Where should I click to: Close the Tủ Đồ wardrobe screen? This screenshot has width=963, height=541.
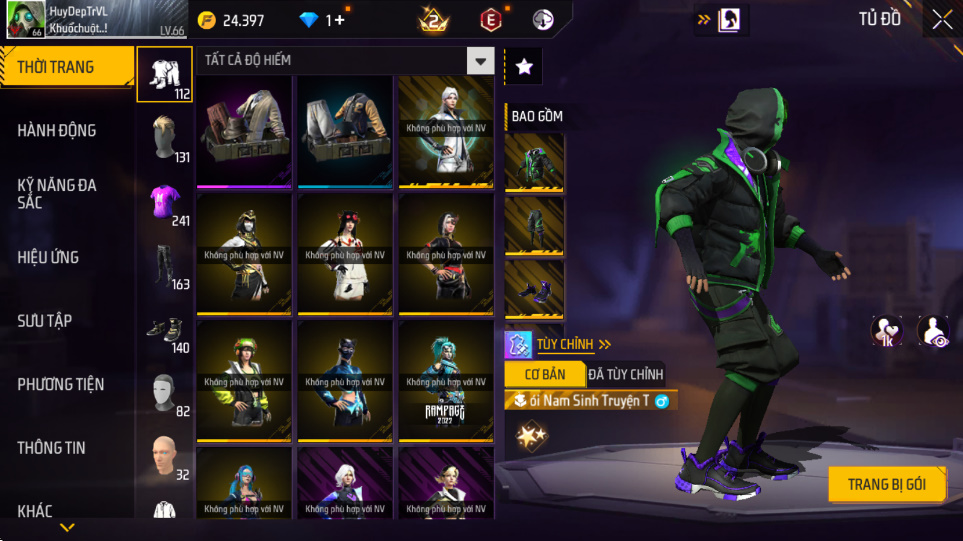click(942, 19)
